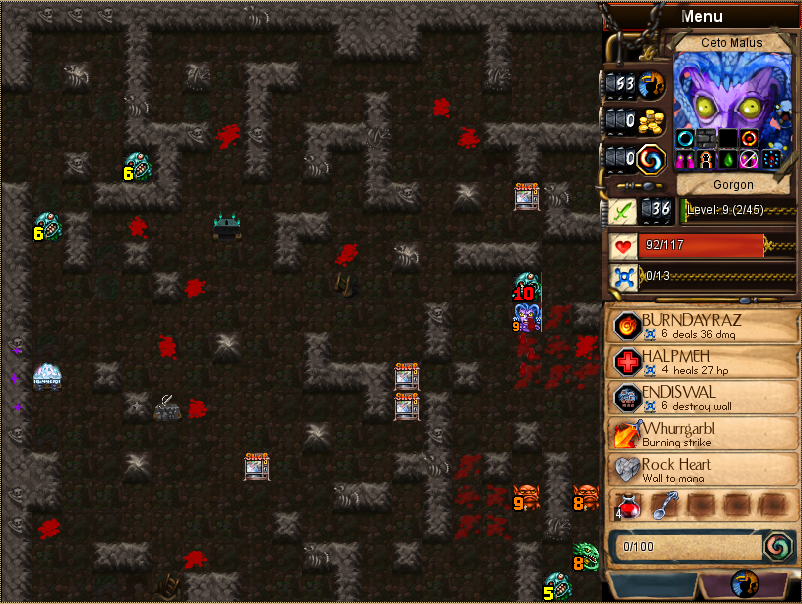802x604 pixels.
Task: Click the blue-orange orb at panel bottom
Action: pos(744,584)
